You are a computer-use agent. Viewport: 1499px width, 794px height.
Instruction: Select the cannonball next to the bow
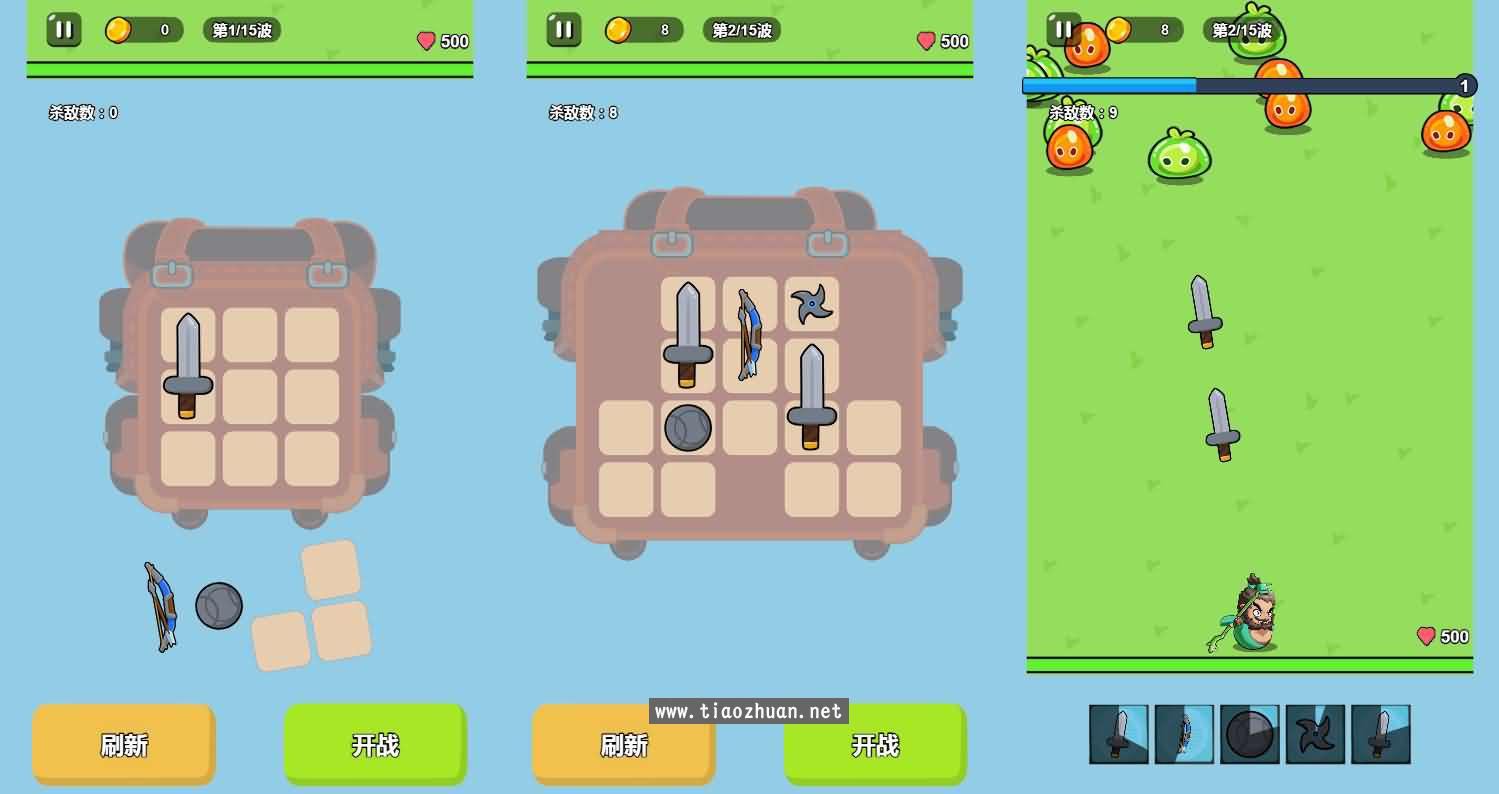pos(218,607)
